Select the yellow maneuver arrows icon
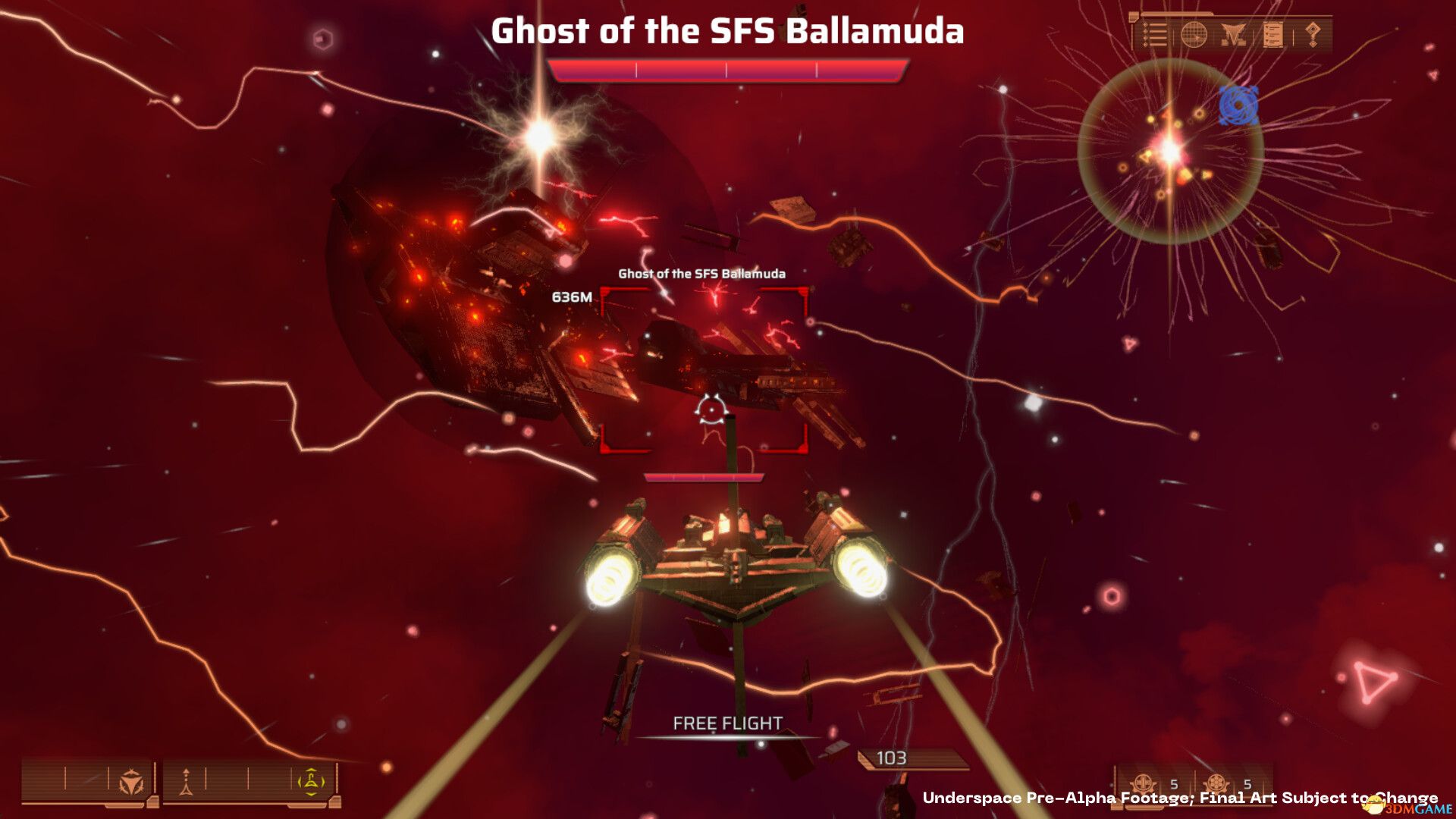The image size is (1456, 819). coord(311,782)
